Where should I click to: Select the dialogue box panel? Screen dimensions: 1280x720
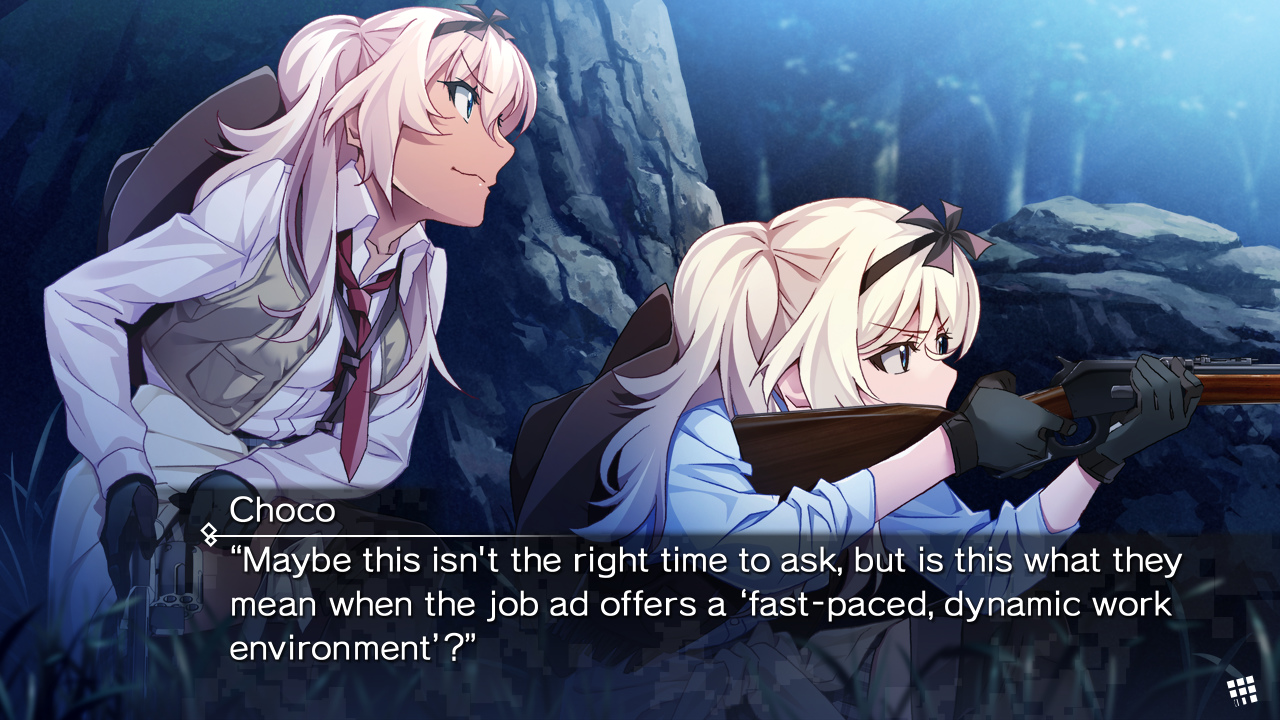coord(640,600)
